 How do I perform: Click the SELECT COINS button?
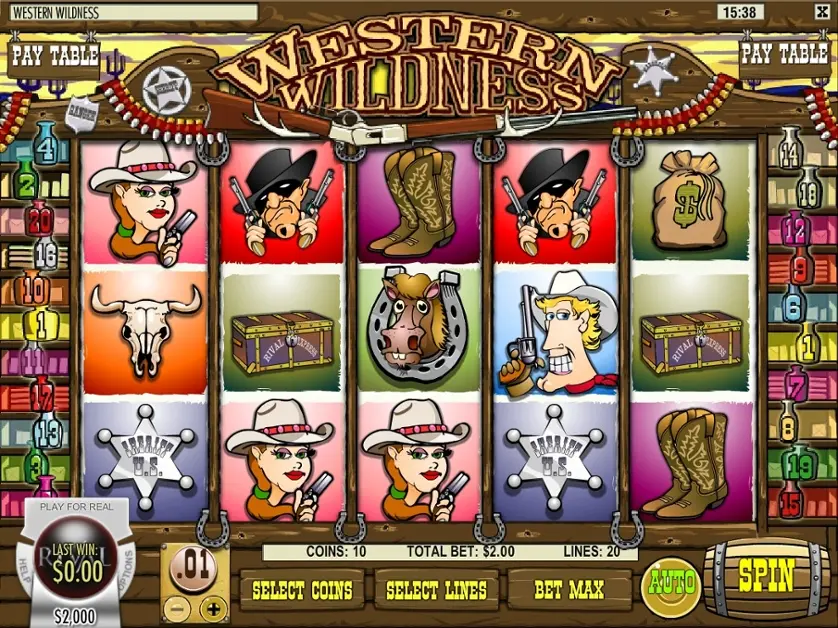[x=302, y=590]
